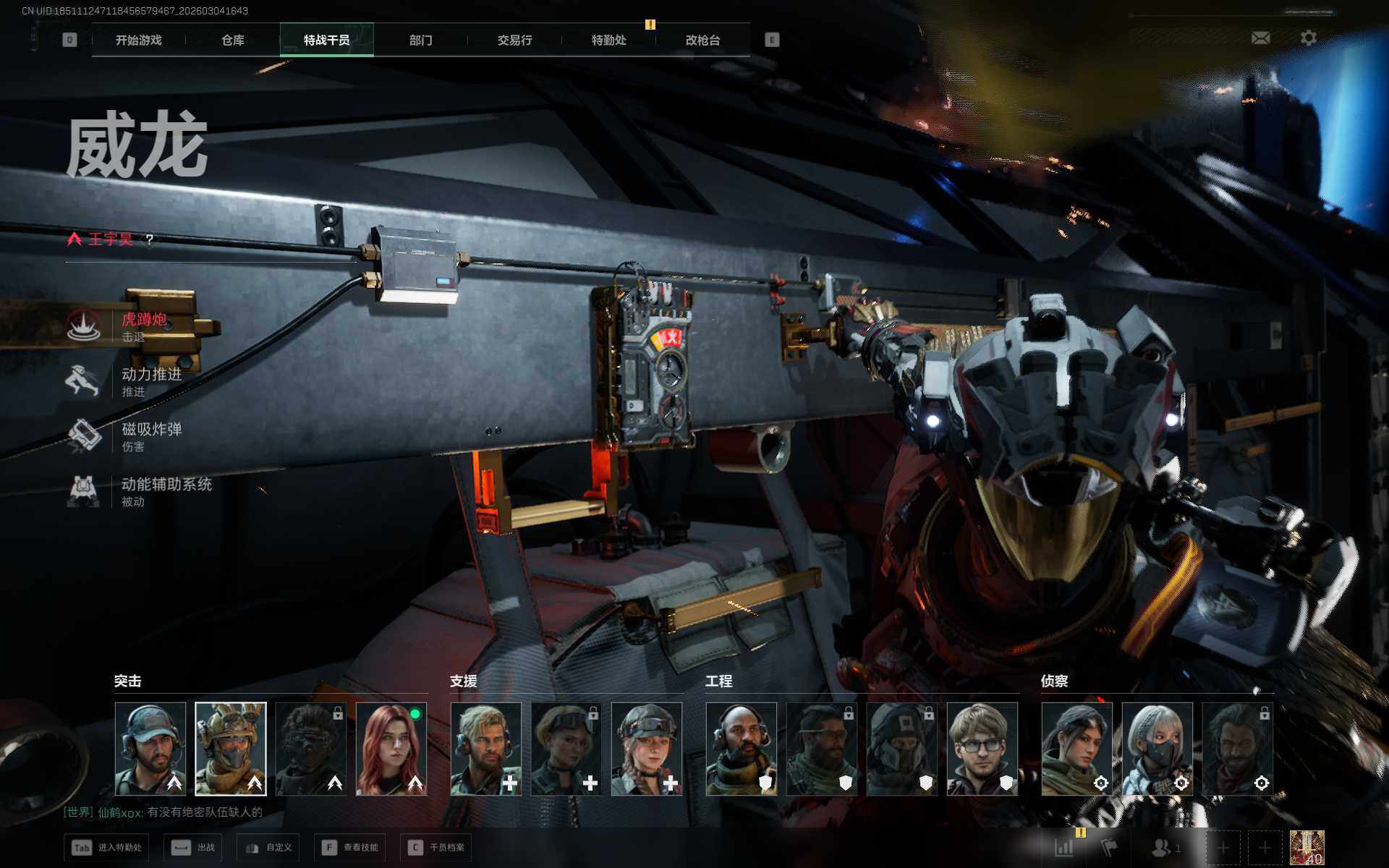1389x868 pixels.
Task: Open the 干员档案 operator file
Action: click(436, 847)
